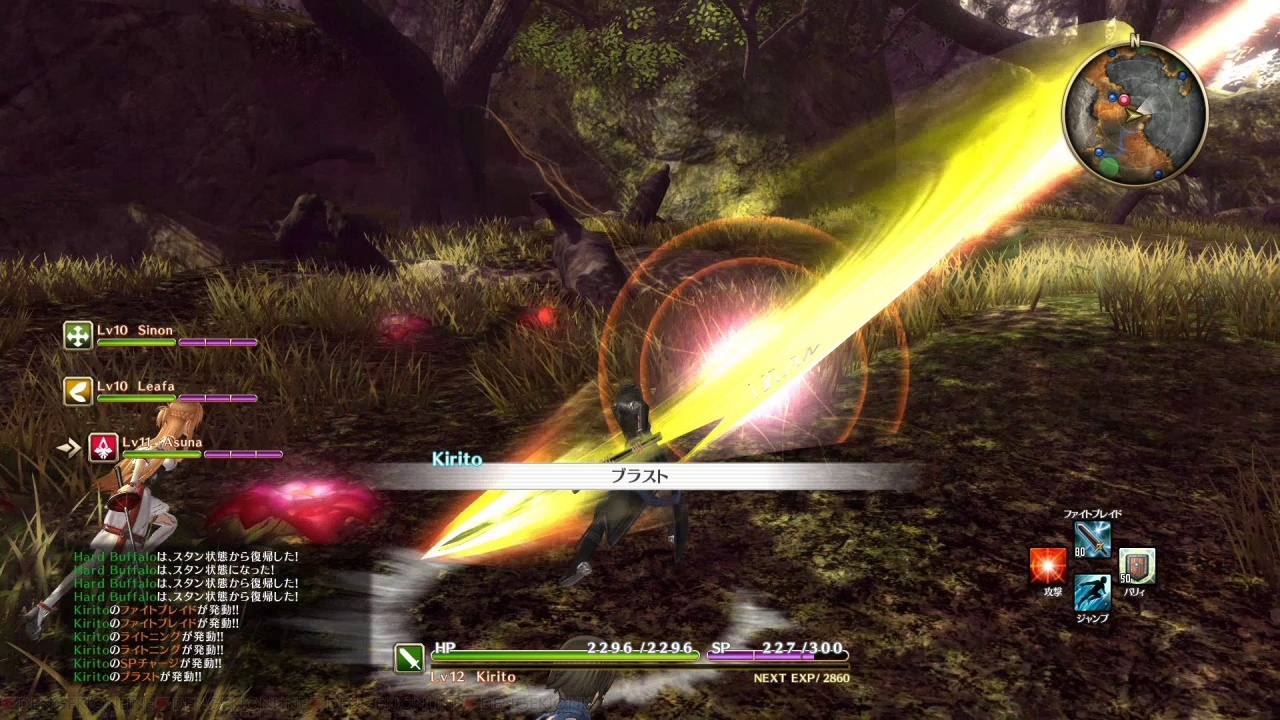Select the ジャンプ jump action icon

1092,592
